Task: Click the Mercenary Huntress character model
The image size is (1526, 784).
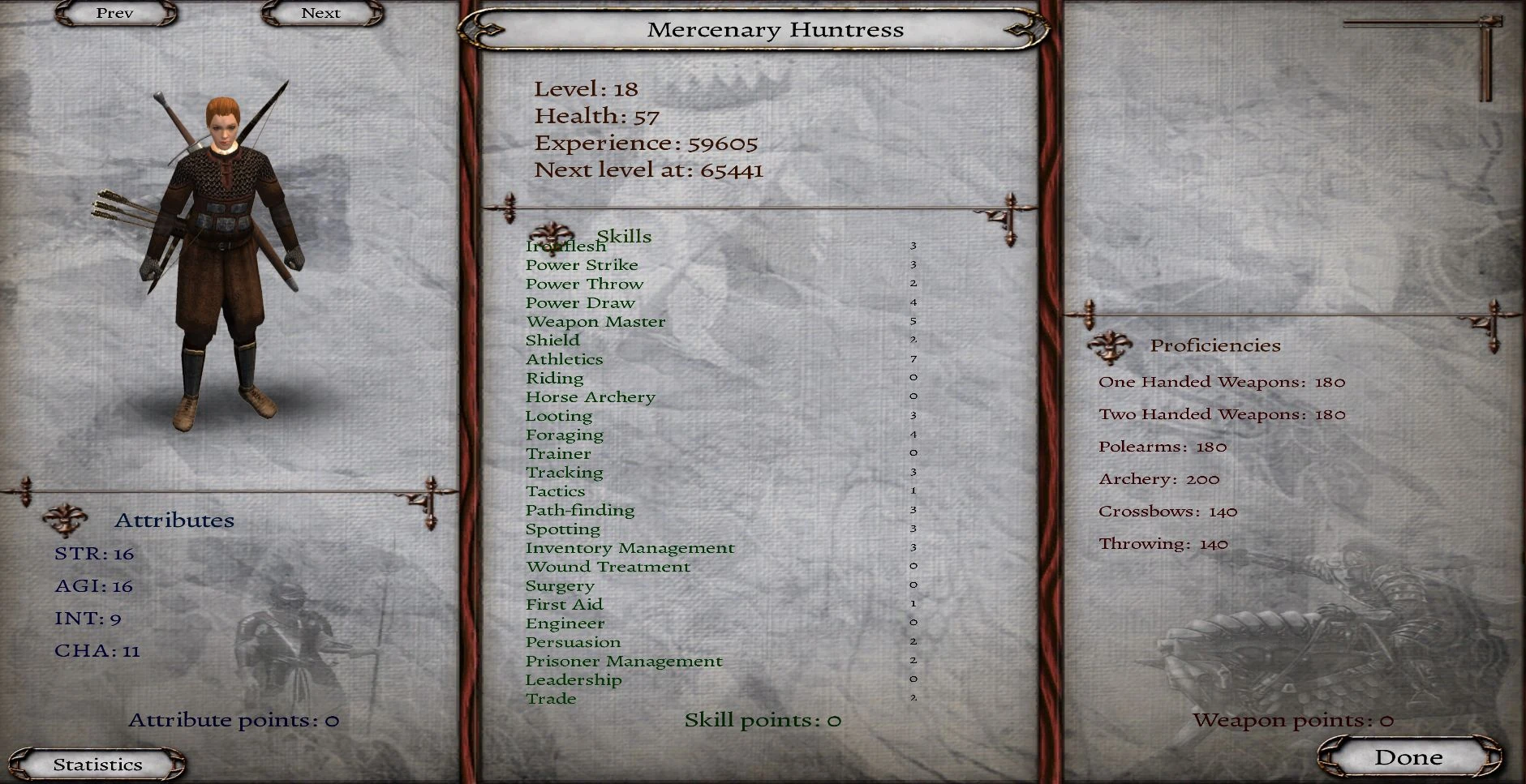Action: pos(223,243)
